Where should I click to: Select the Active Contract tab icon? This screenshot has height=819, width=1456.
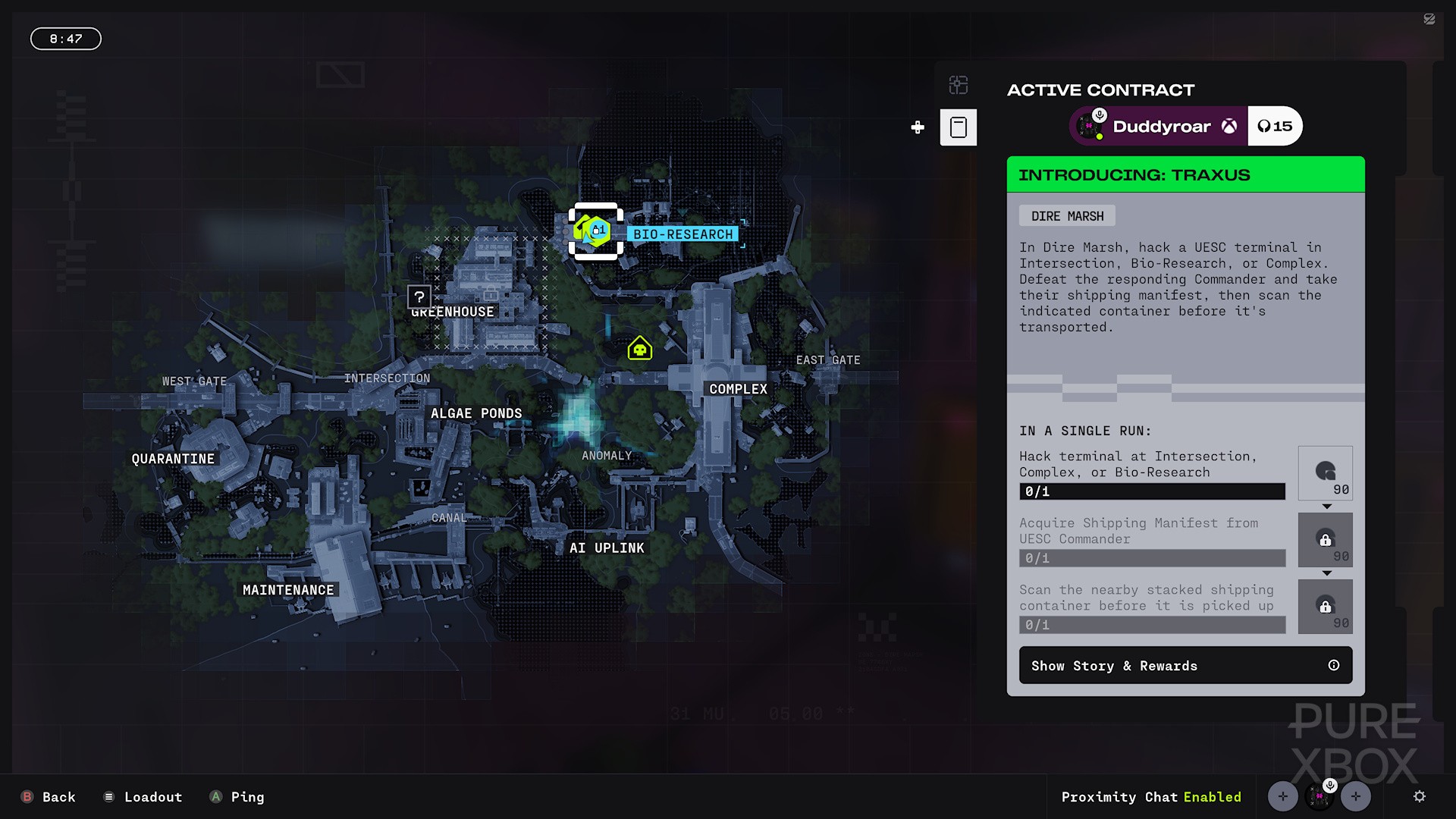coord(959,127)
